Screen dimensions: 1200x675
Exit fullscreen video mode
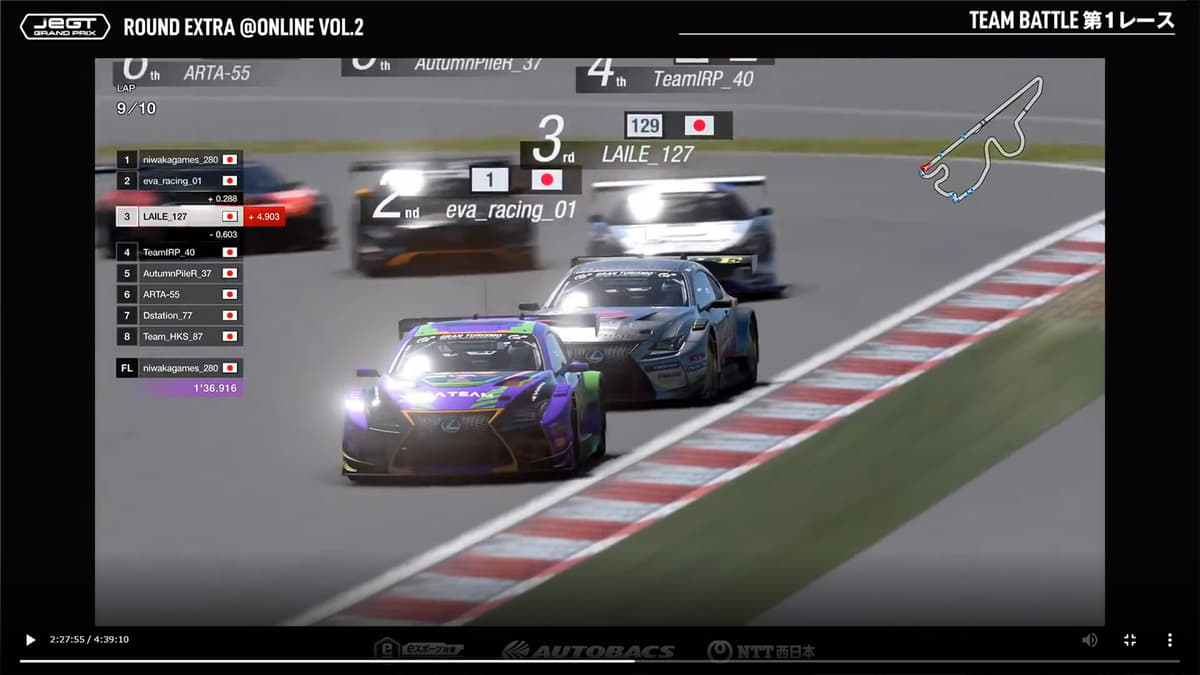[x=1130, y=640]
